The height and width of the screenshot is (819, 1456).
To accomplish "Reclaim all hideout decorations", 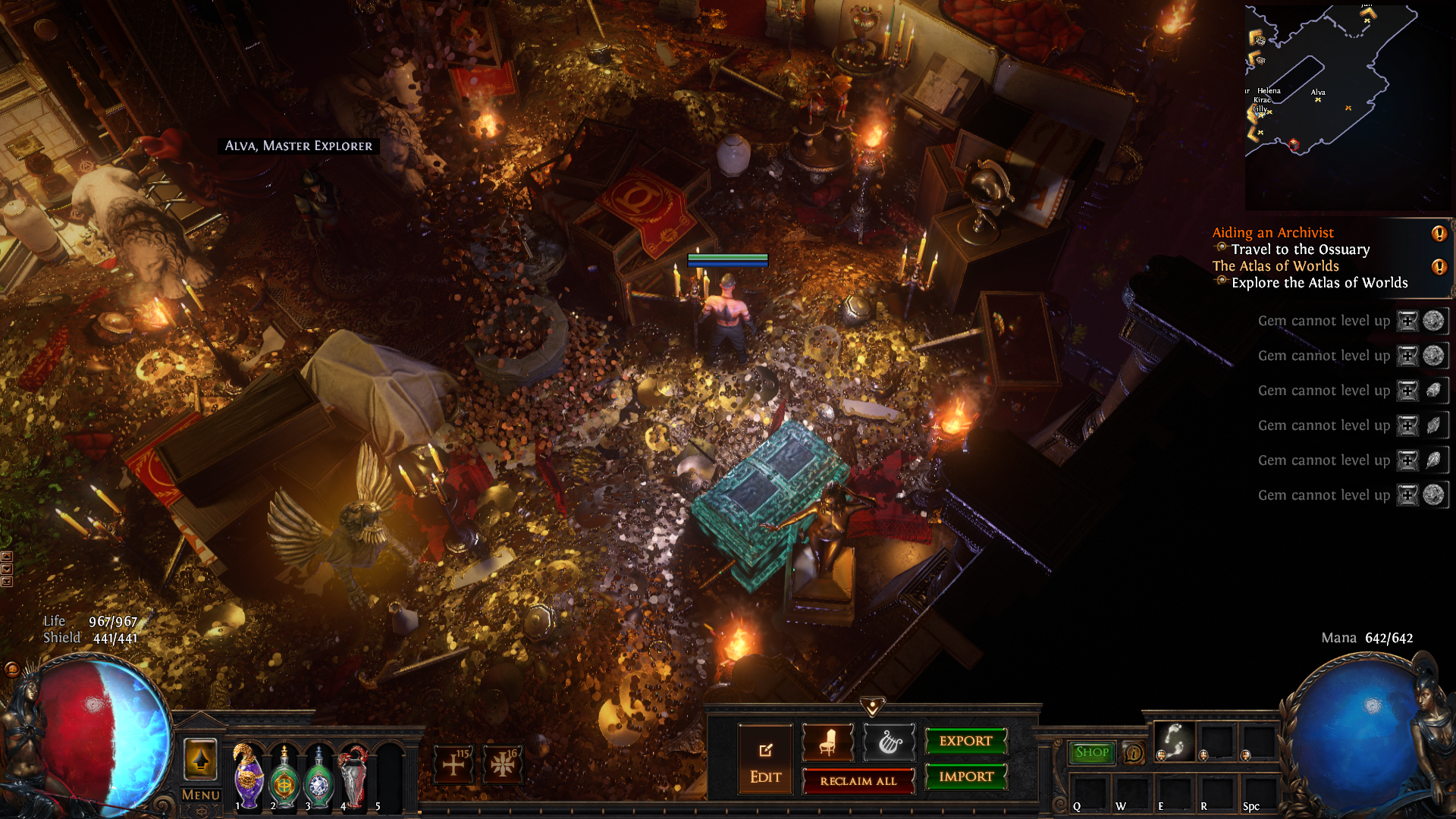I will (858, 781).
